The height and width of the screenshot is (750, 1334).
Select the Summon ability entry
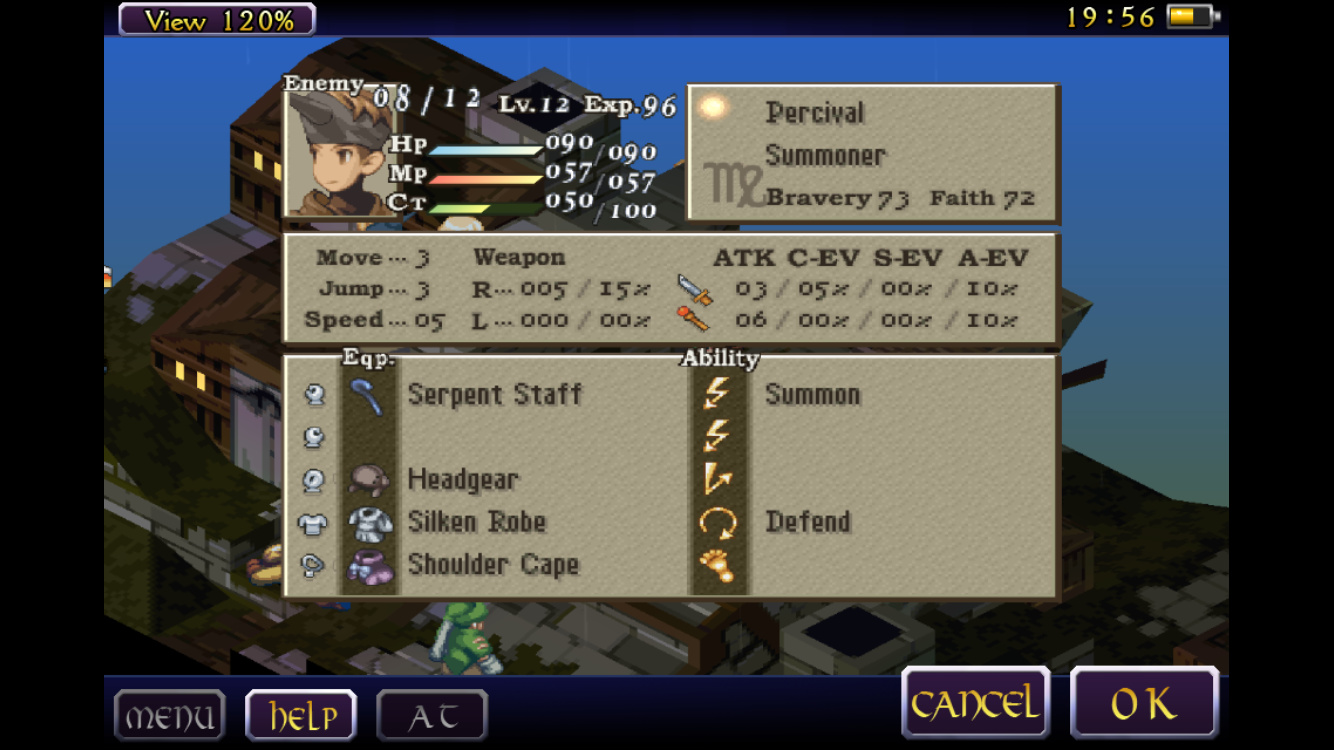812,394
